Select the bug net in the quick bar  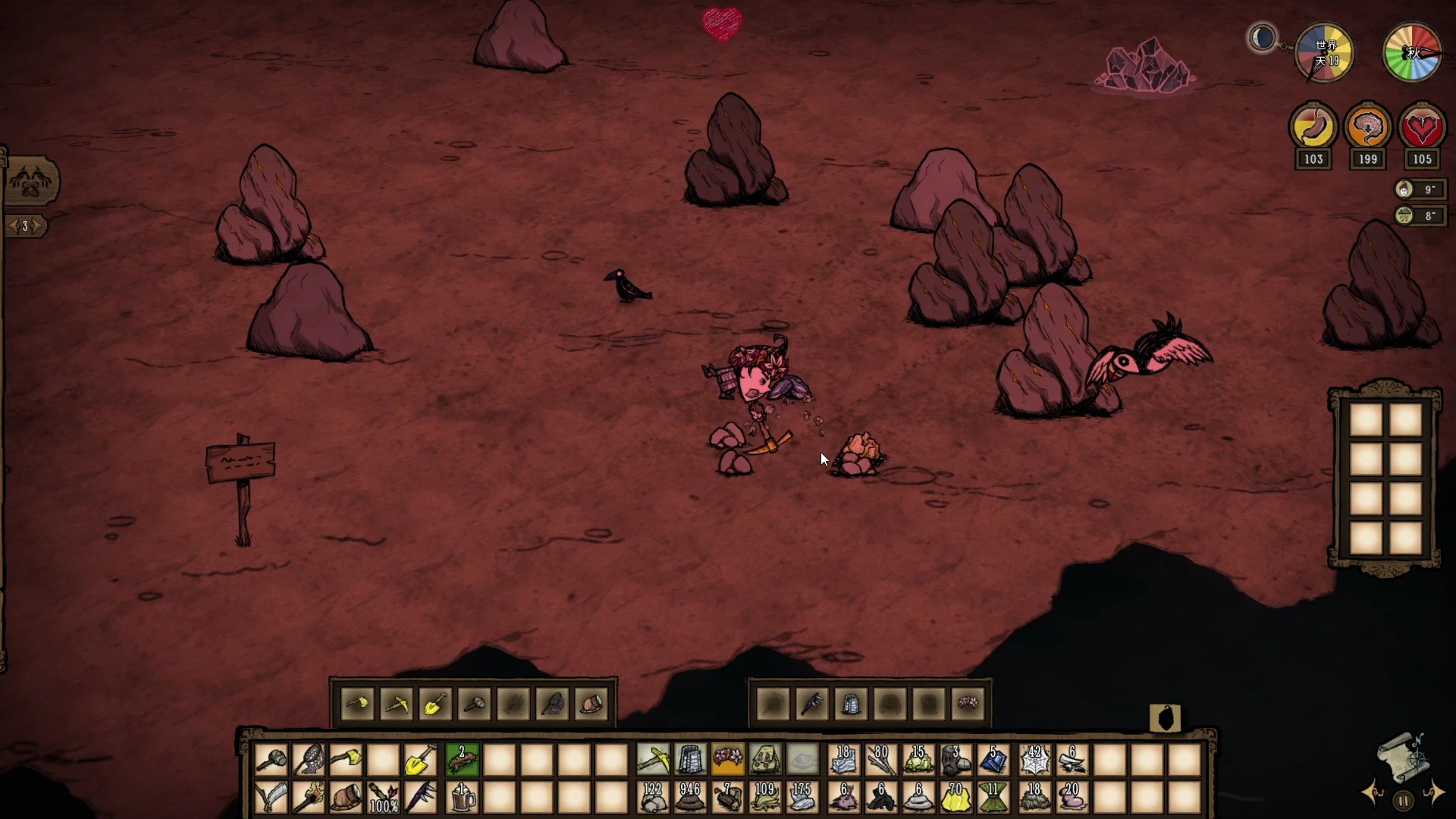(x=309, y=759)
